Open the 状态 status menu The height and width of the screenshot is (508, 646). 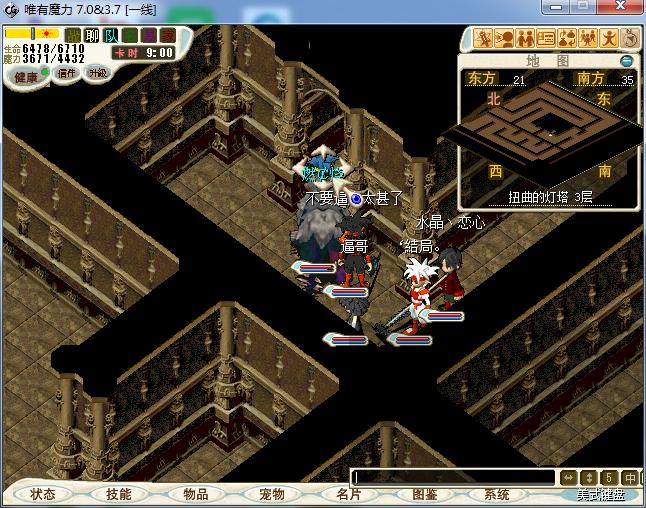point(42,494)
